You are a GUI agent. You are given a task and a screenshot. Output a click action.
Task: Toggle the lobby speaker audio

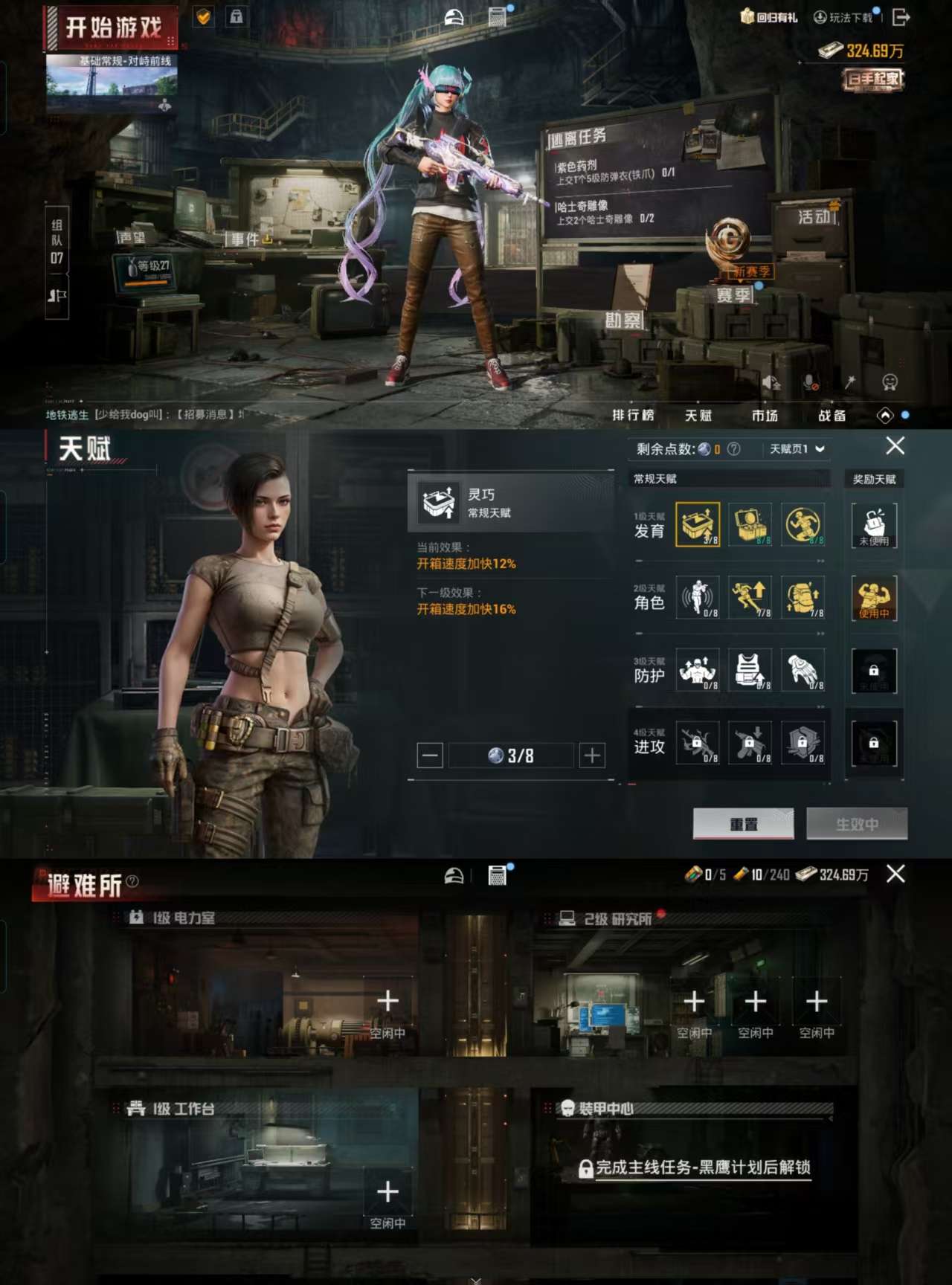point(770,381)
